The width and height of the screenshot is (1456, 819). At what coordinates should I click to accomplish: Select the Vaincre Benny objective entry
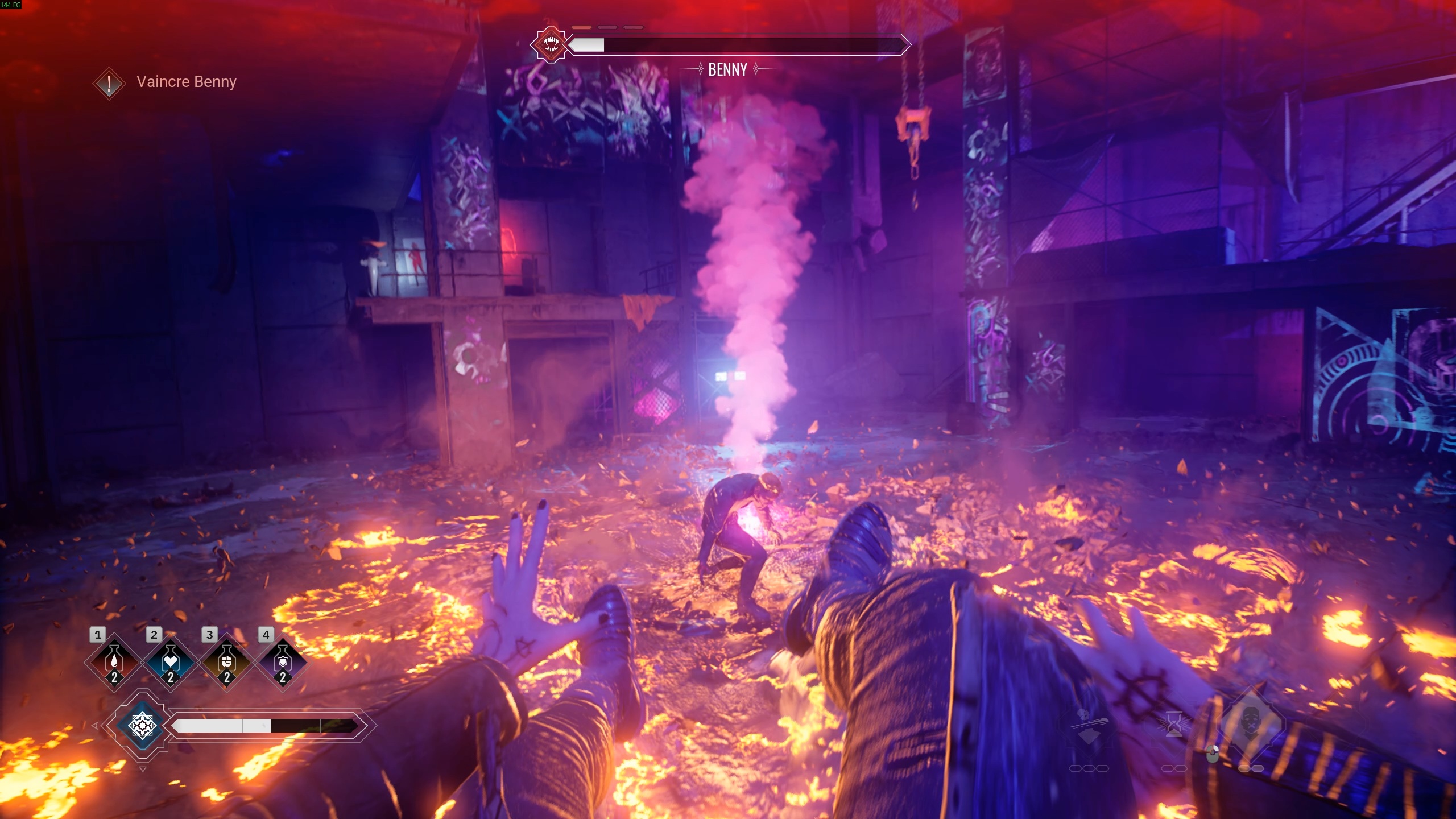click(x=186, y=81)
